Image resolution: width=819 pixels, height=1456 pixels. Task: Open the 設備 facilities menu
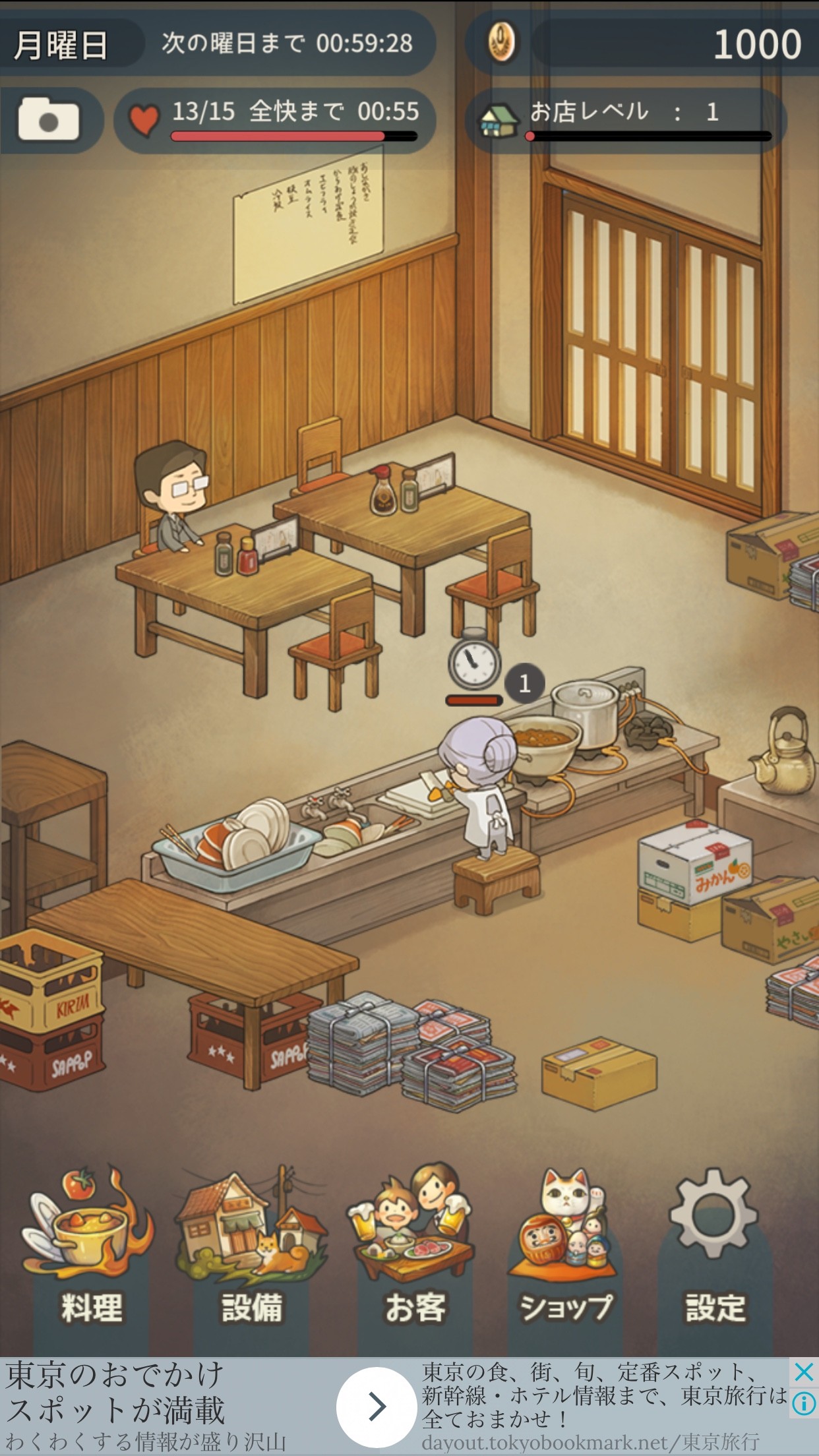point(251,1253)
